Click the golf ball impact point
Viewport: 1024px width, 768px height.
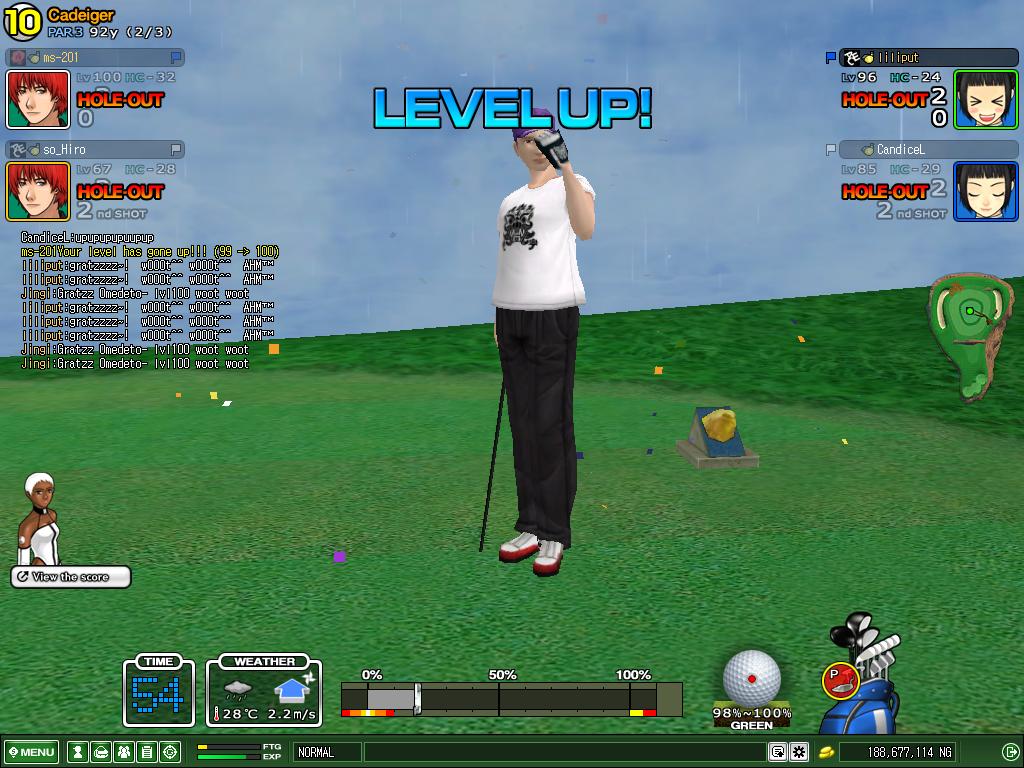(752, 678)
